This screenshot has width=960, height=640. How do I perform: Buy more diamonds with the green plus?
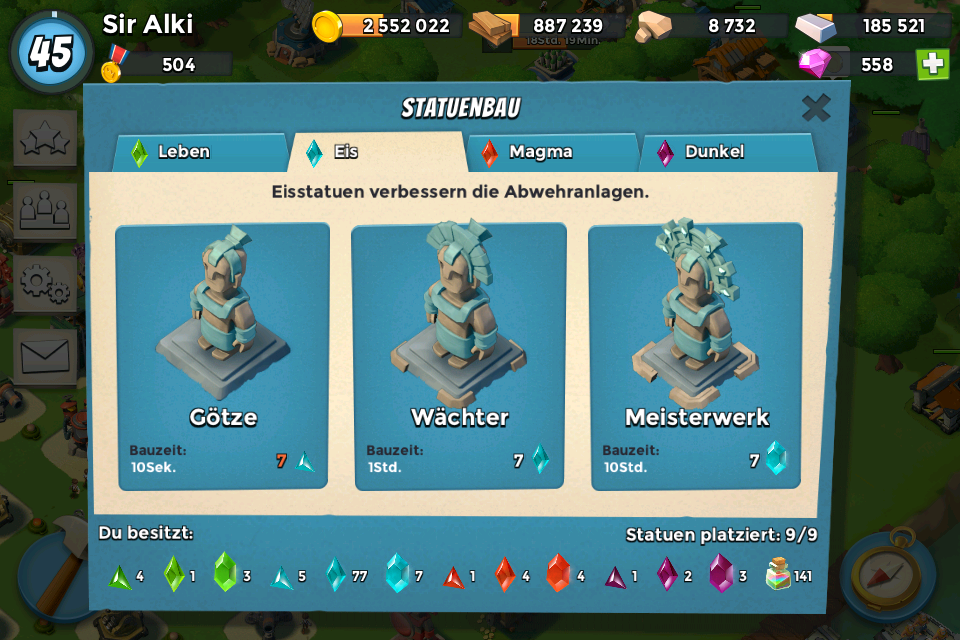[932, 64]
